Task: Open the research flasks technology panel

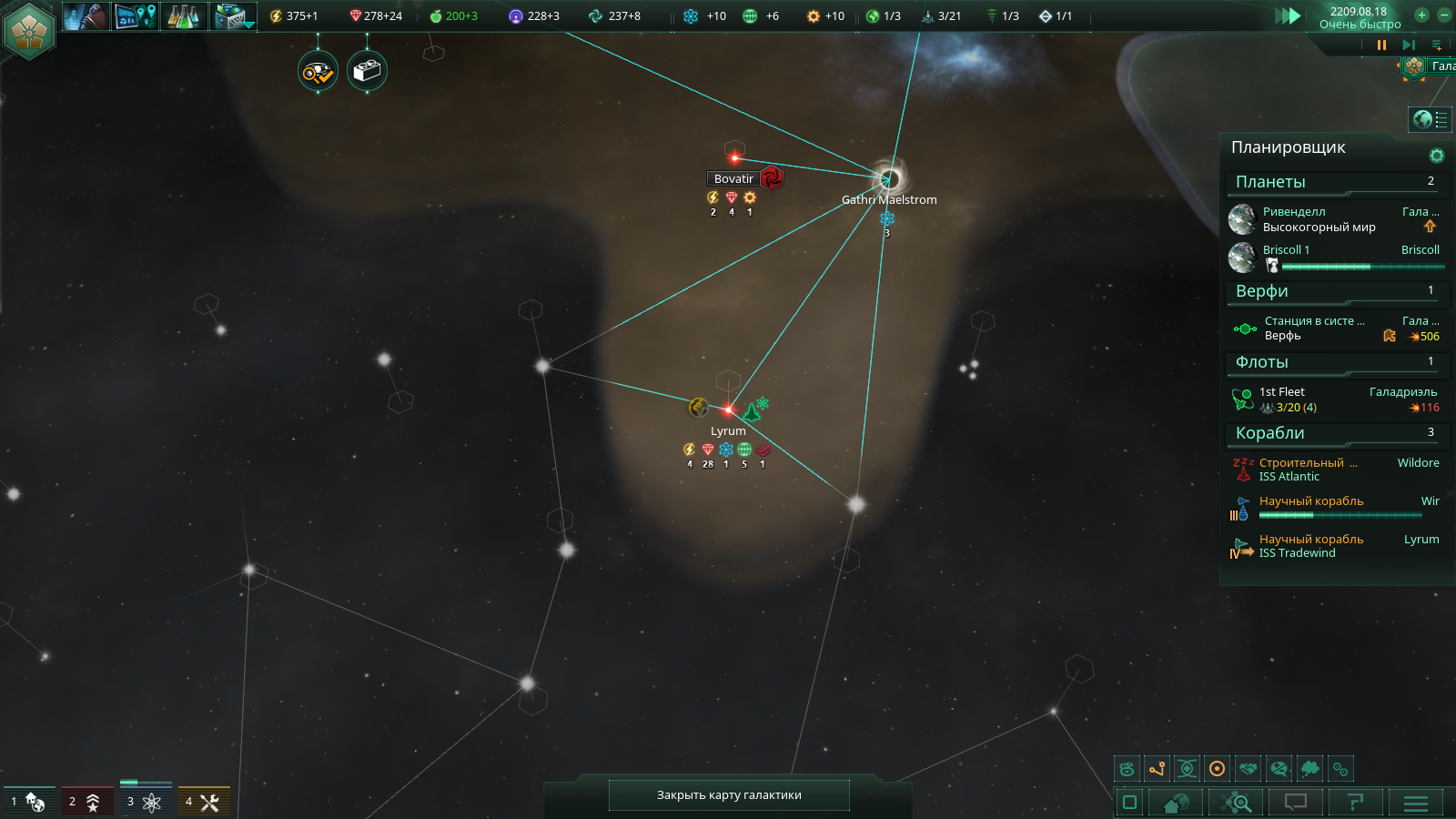Action: [184, 16]
